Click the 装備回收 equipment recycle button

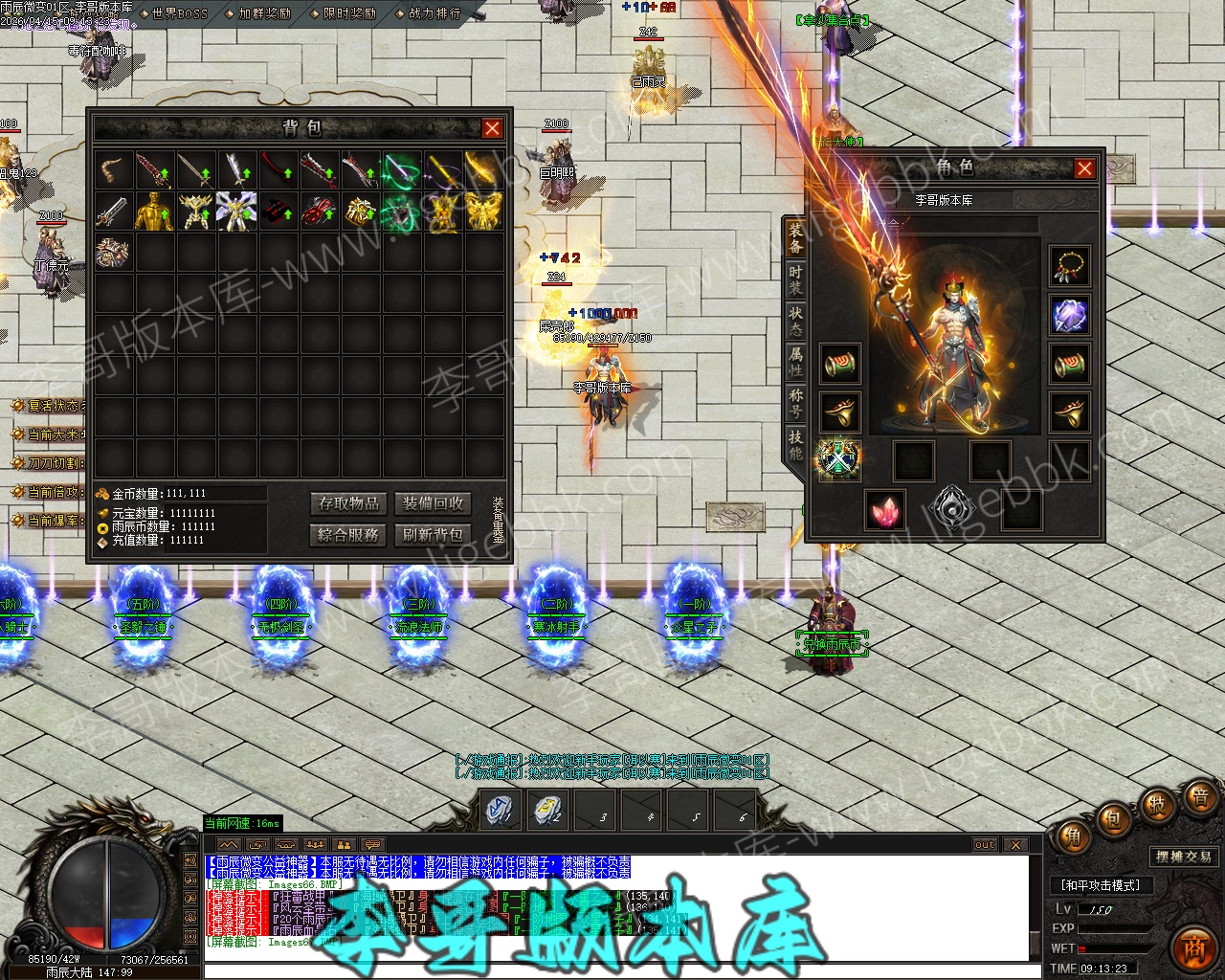coord(434,503)
